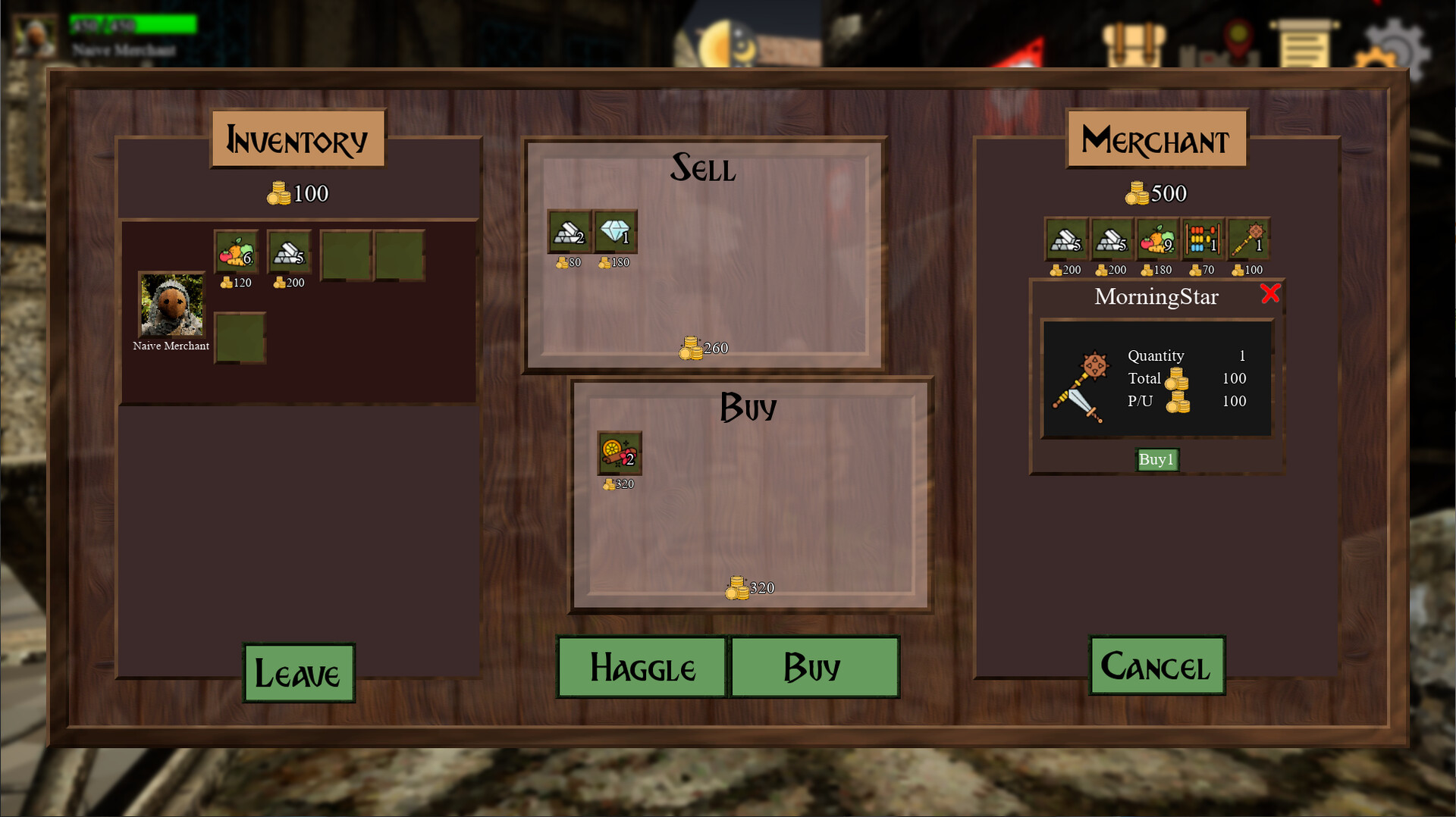Image resolution: width=1456 pixels, height=817 pixels.
Task: Click Cancel under the Merchant panel
Action: coord(1156,667)
